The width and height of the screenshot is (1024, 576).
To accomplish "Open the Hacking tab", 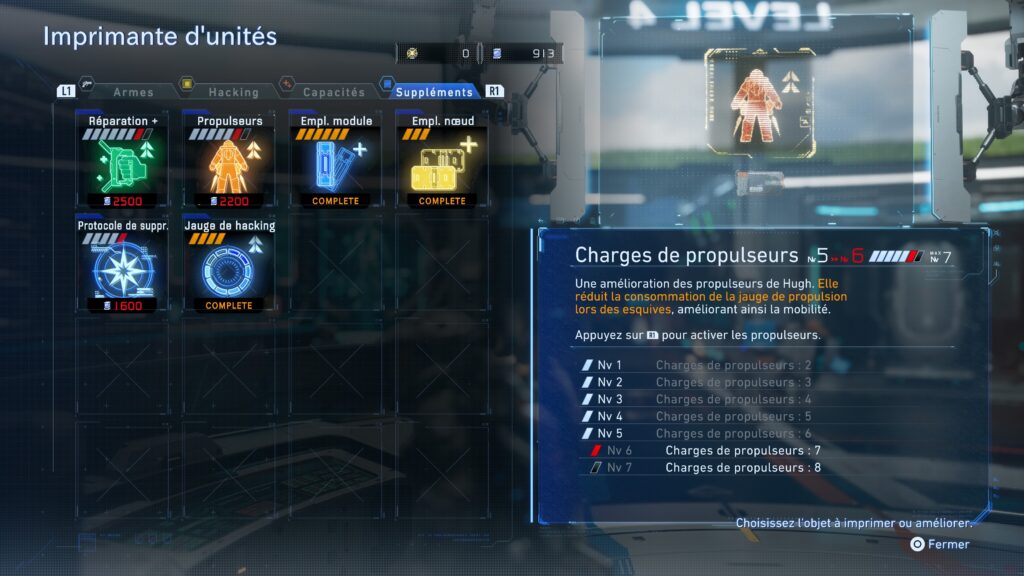I will click(232, 92).
